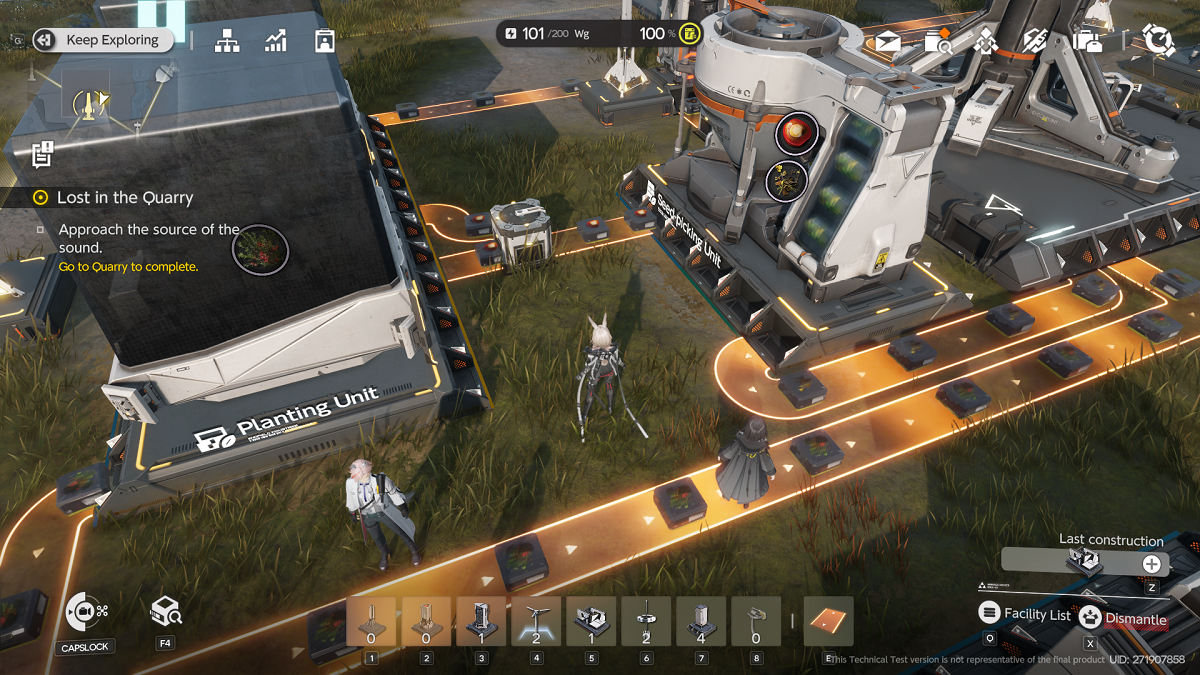Select the Lost in the Quarry objective
The image size is (1200, 675).
[x=124, y=198]
